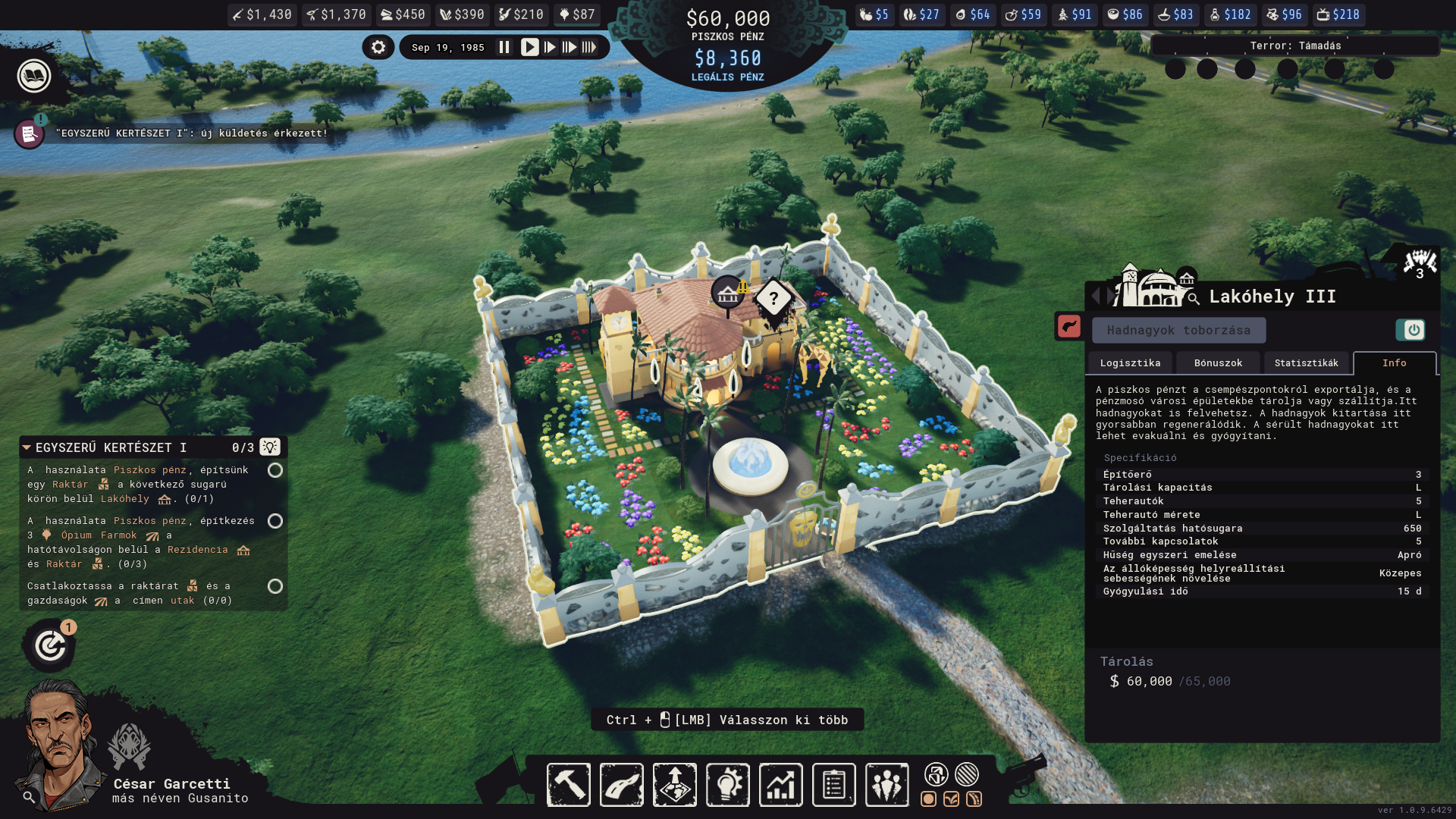Open the statistics chart menu

pyautogui.click(x=781, y=785)
